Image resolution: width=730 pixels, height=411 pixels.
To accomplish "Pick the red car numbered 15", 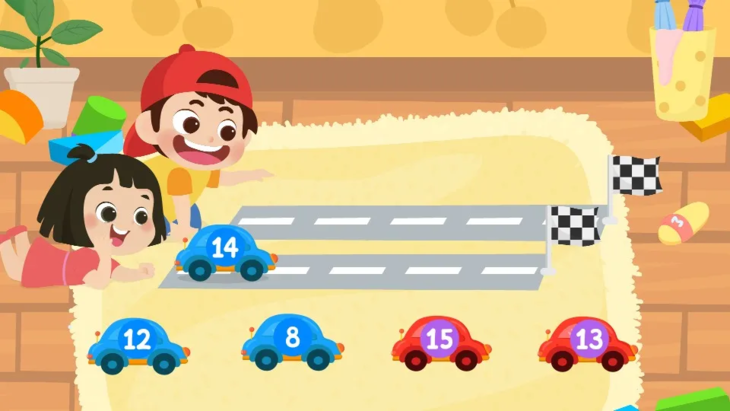I will click(x=440, y=342).
